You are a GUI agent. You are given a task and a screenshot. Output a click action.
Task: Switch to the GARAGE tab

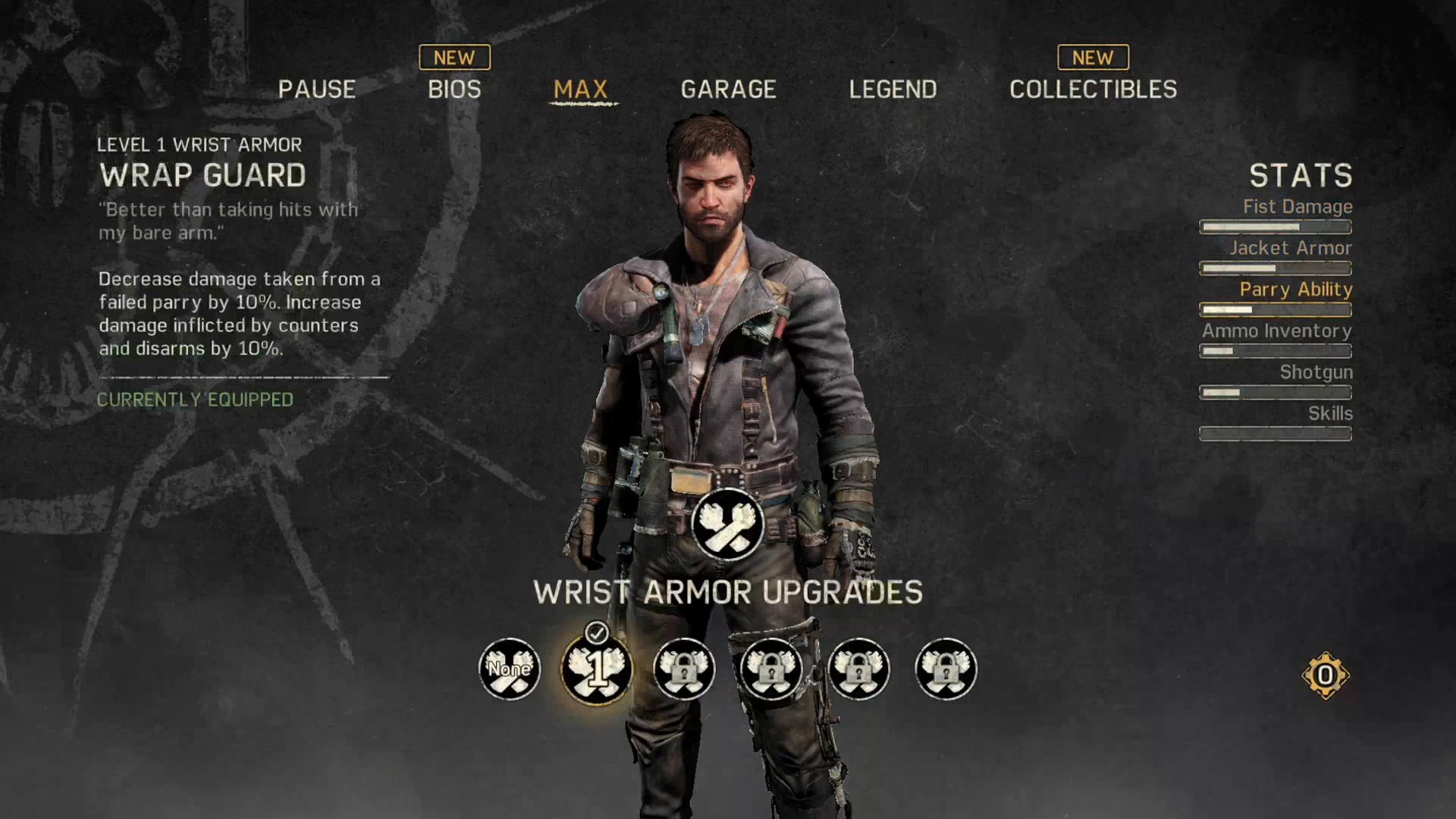(728, 89)
